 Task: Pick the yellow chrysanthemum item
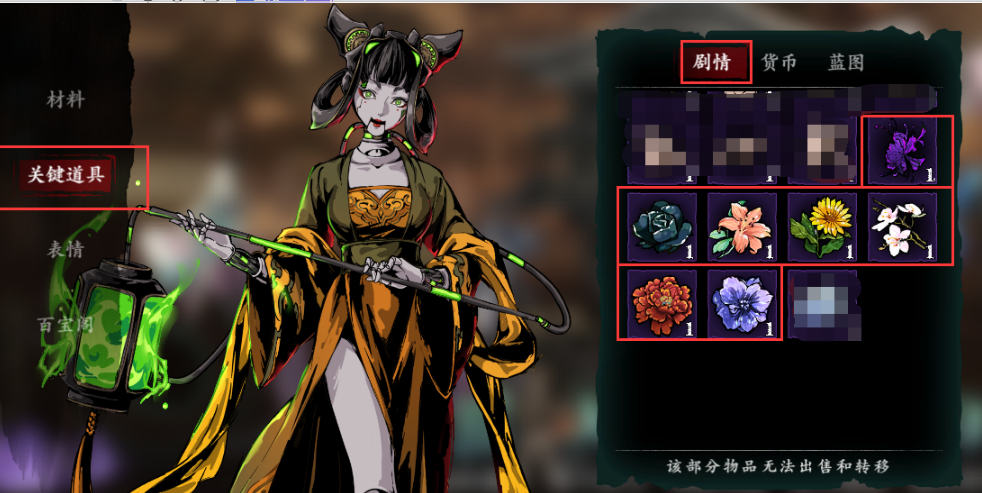(822, 226)
